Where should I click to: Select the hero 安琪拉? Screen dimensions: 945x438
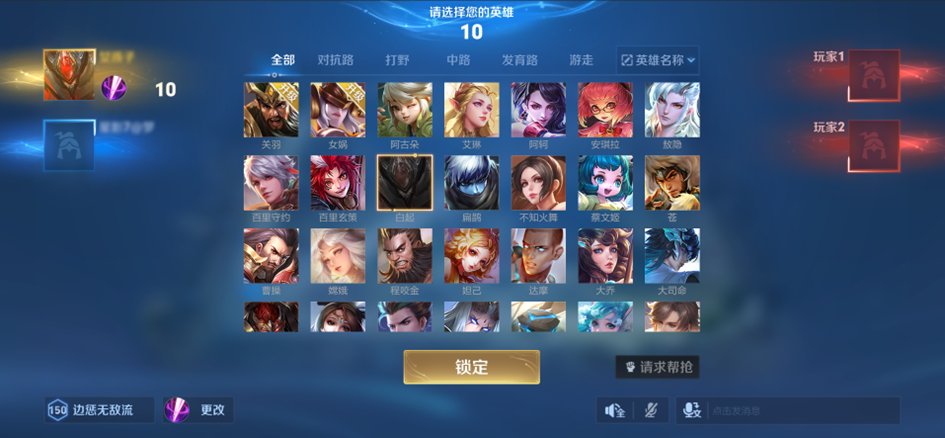pyautogui.click(x=605, y=110)
